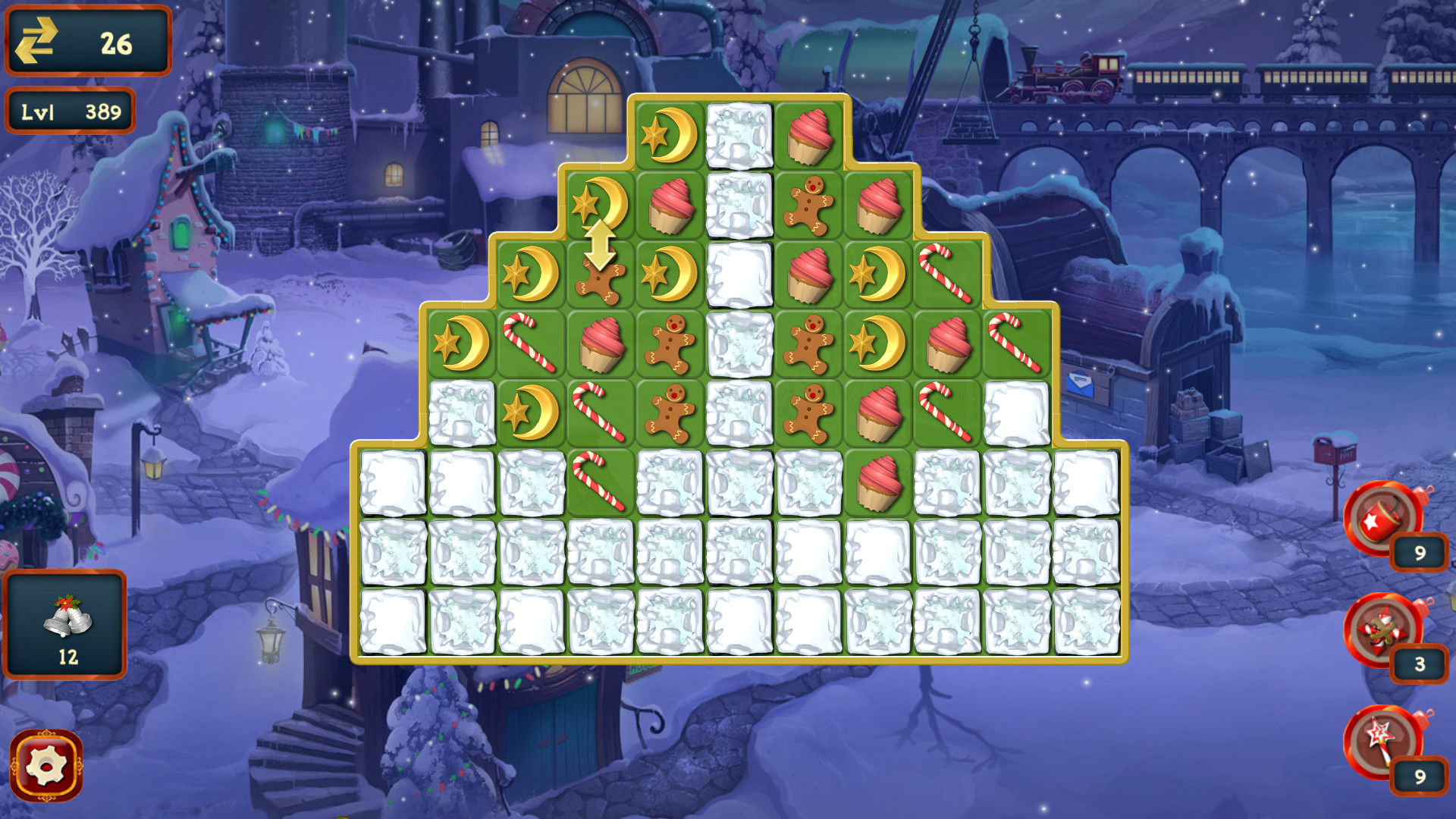
Task: Click the counter badge showing 3 next to a booster
Action: click(x=1419, y=664)
